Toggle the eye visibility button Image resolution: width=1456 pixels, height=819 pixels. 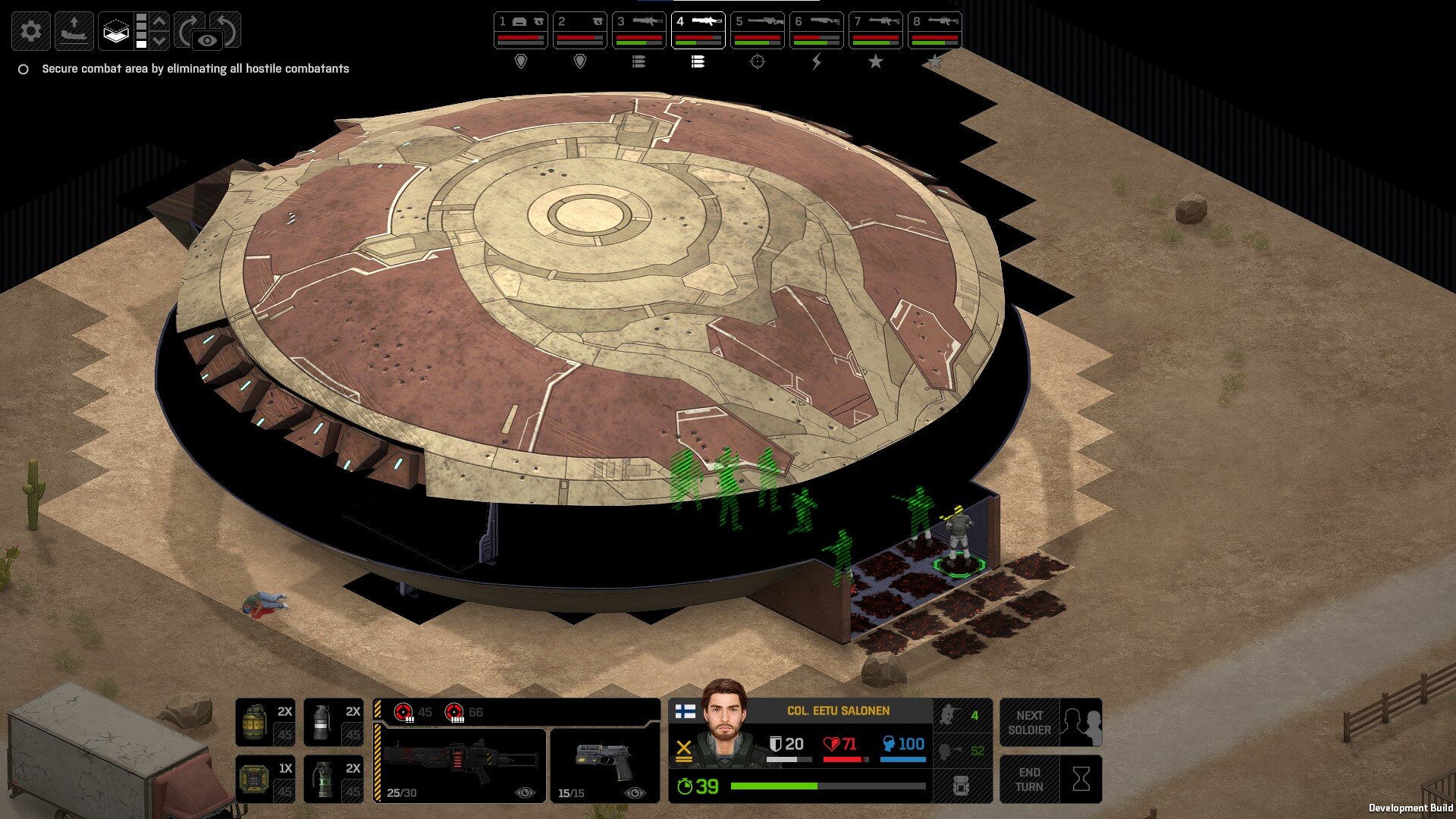coord(208,40)
